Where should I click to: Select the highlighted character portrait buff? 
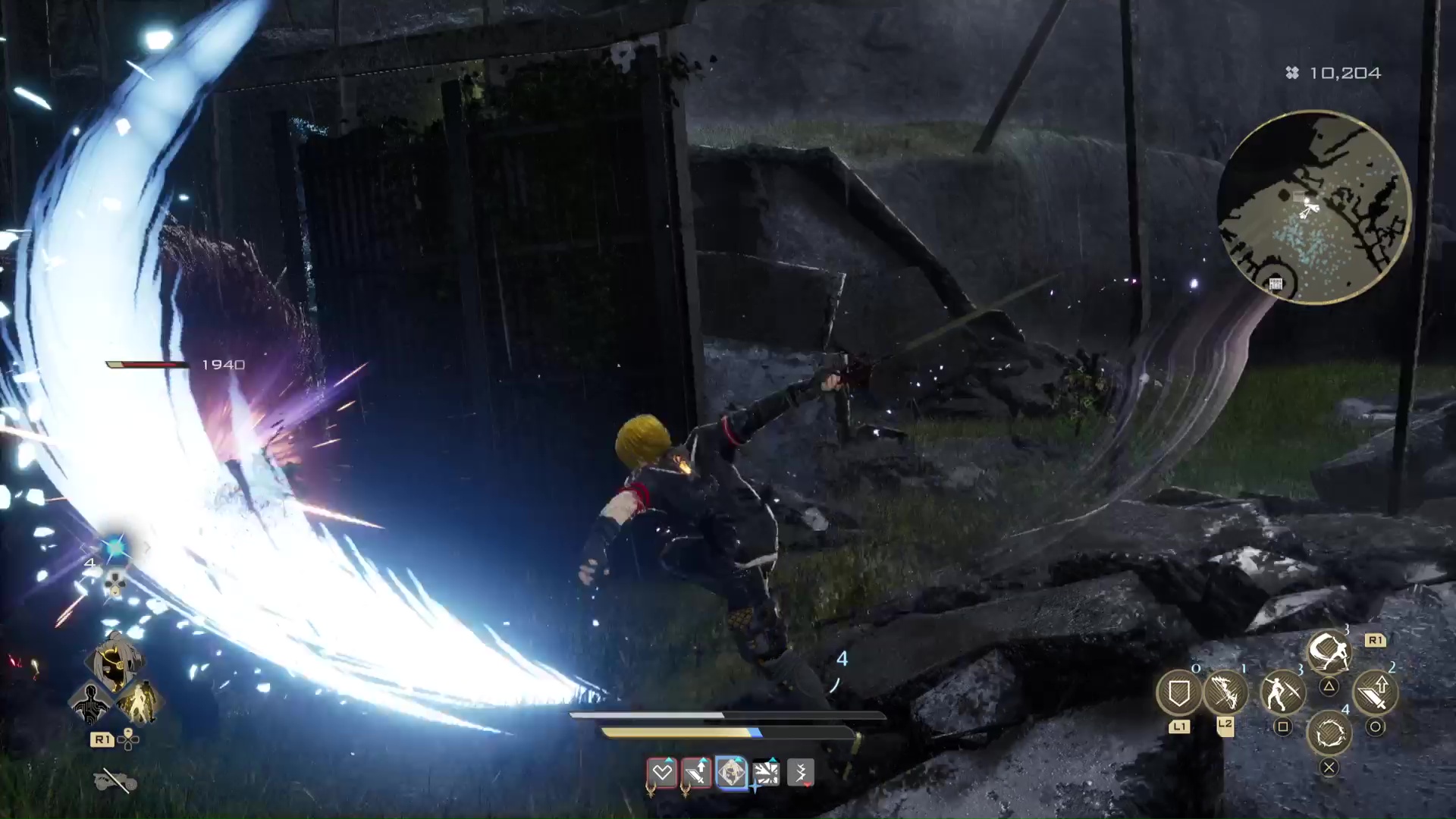[731, 773]
